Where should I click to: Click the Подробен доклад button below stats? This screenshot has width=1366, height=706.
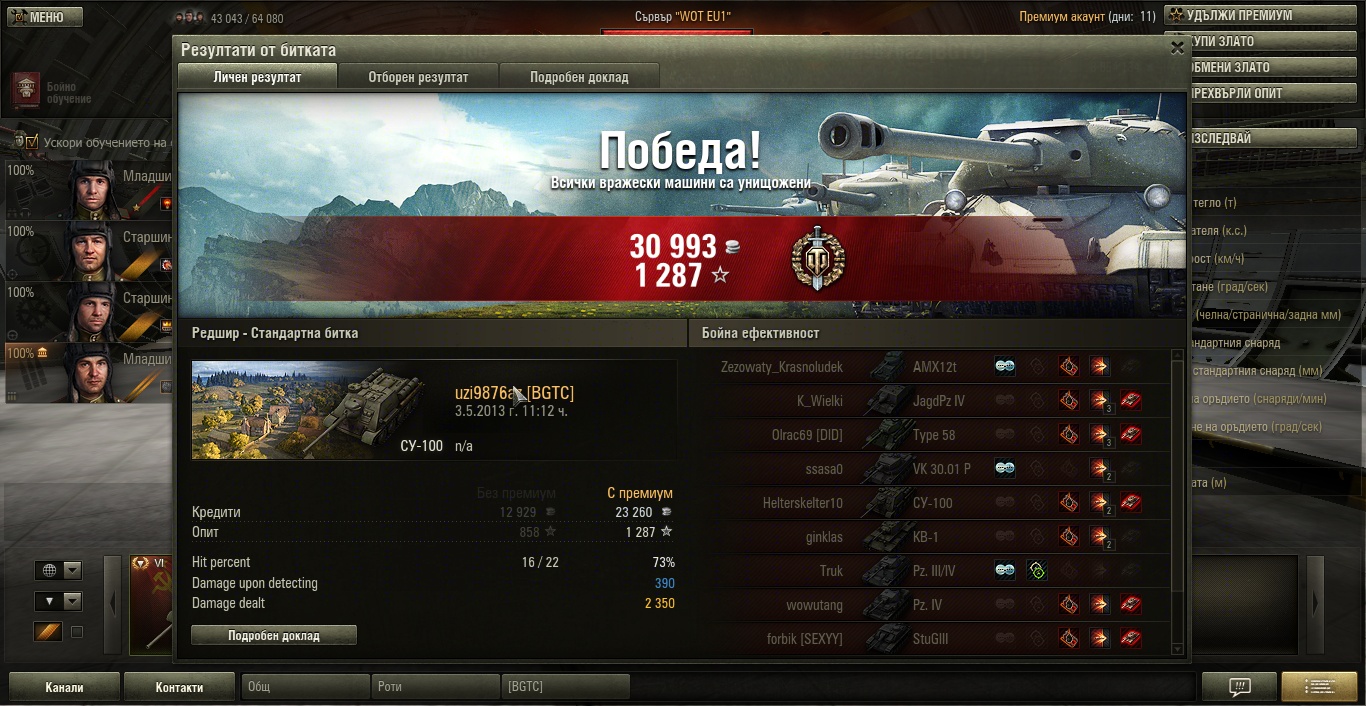(x=273, y=635)
